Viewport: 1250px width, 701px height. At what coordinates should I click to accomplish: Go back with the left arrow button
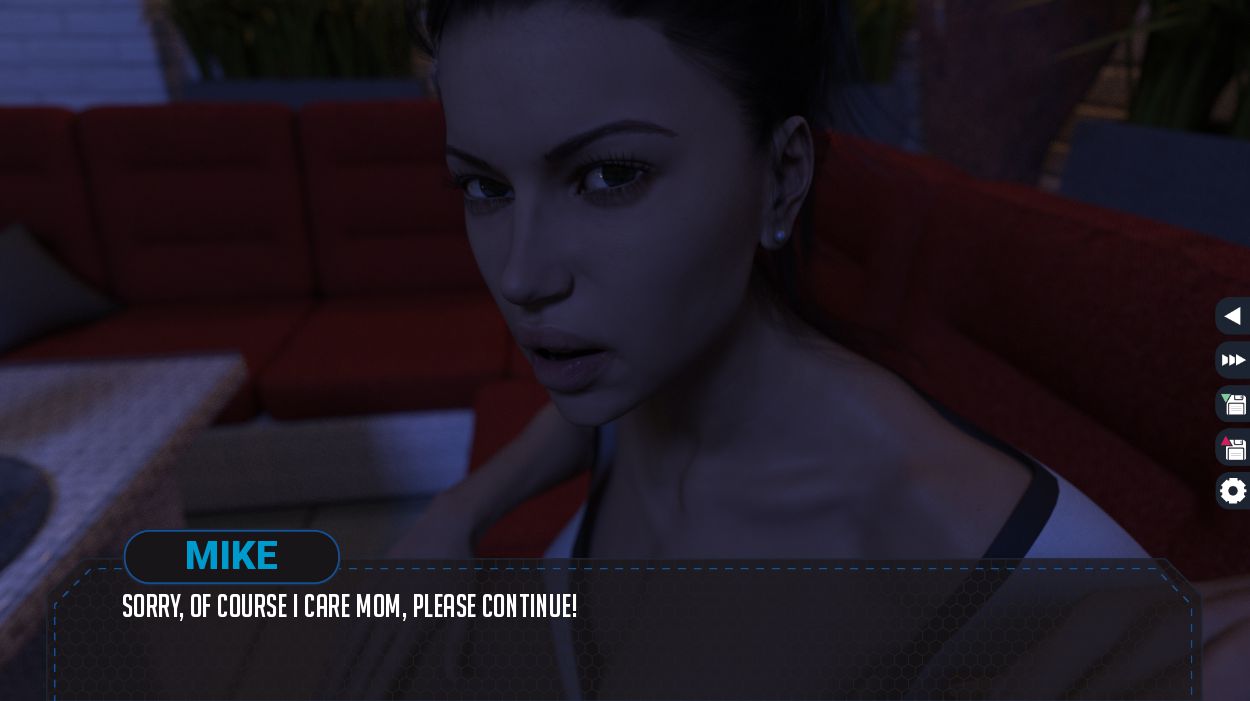tap(1233, 316)
